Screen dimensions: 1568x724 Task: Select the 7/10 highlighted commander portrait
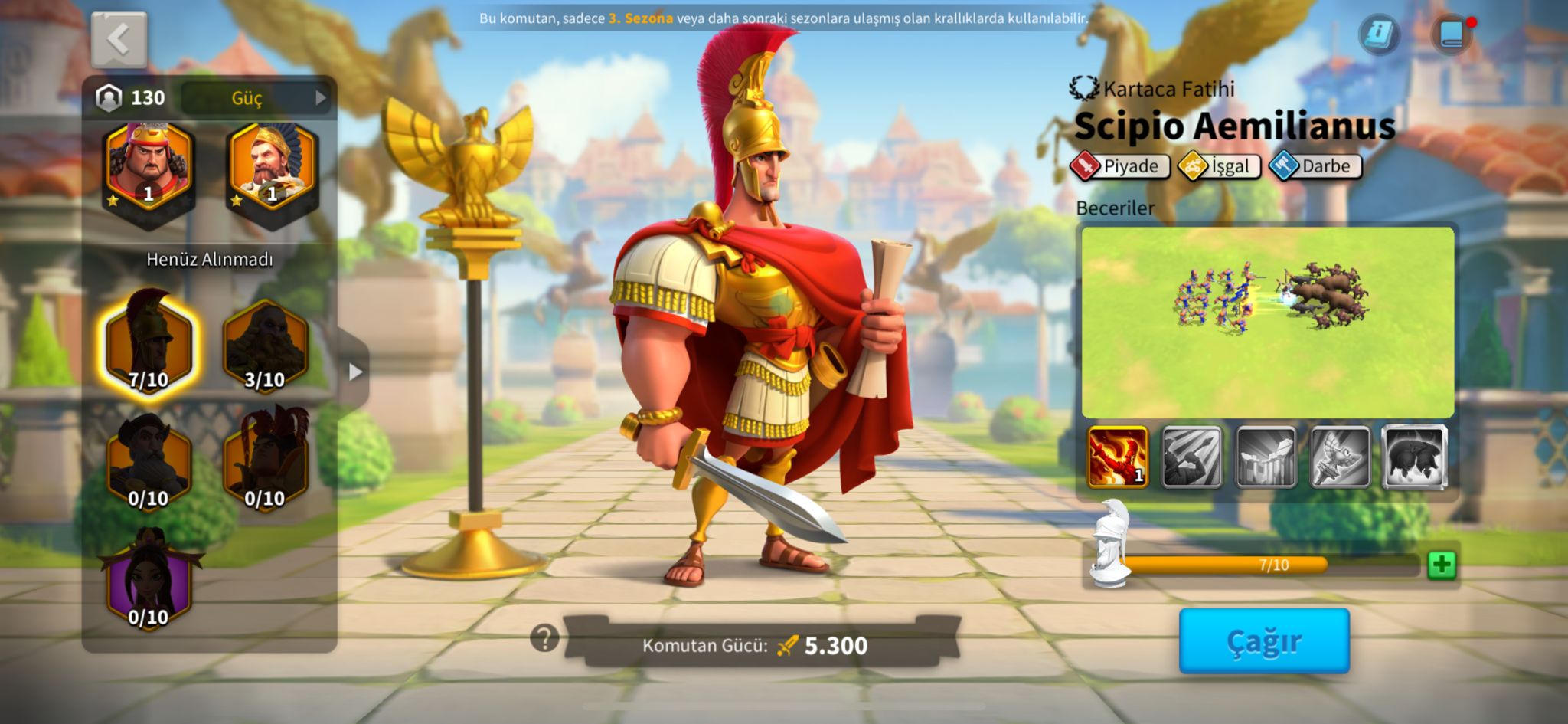(149, 343)
